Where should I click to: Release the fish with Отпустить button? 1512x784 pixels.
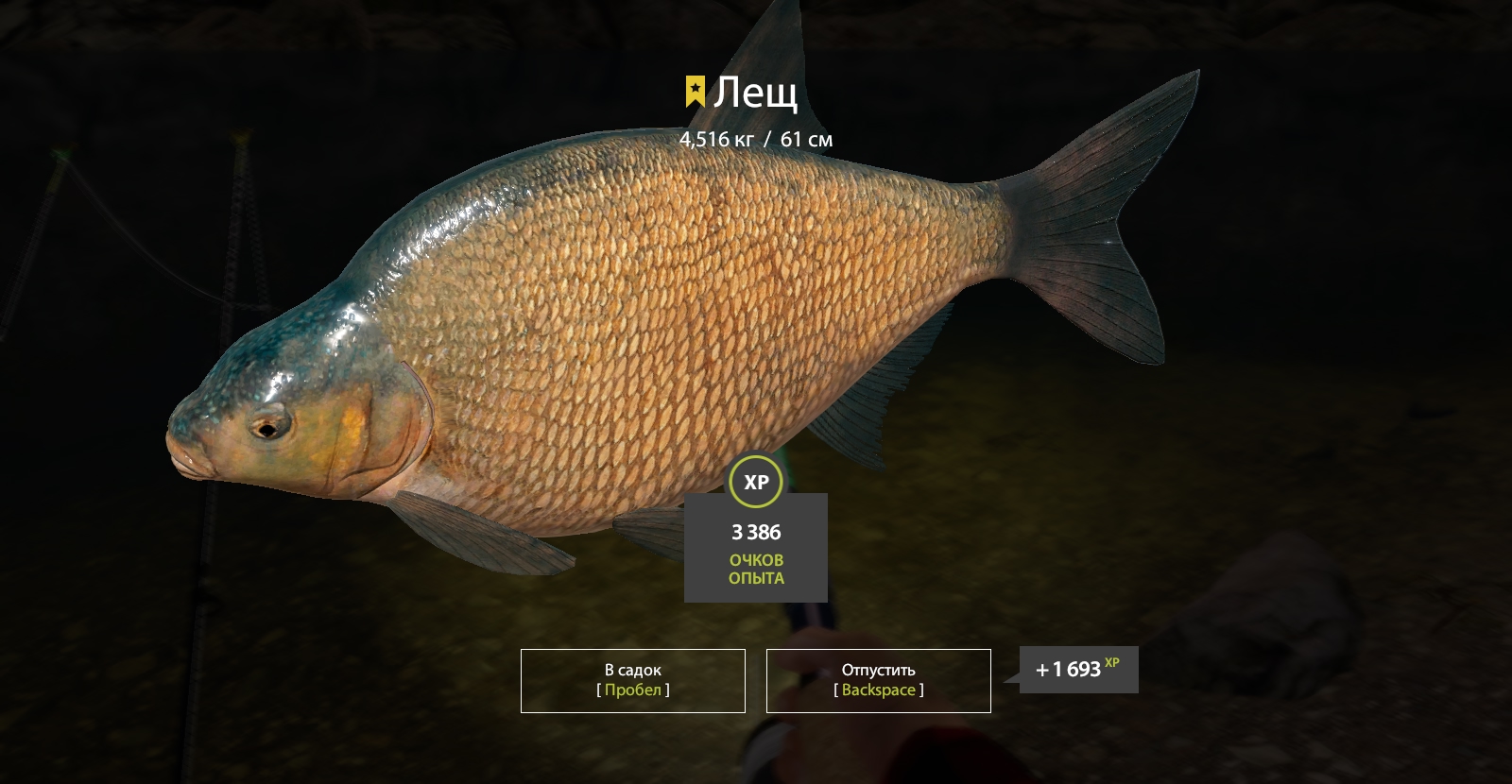tap(878, 680)
